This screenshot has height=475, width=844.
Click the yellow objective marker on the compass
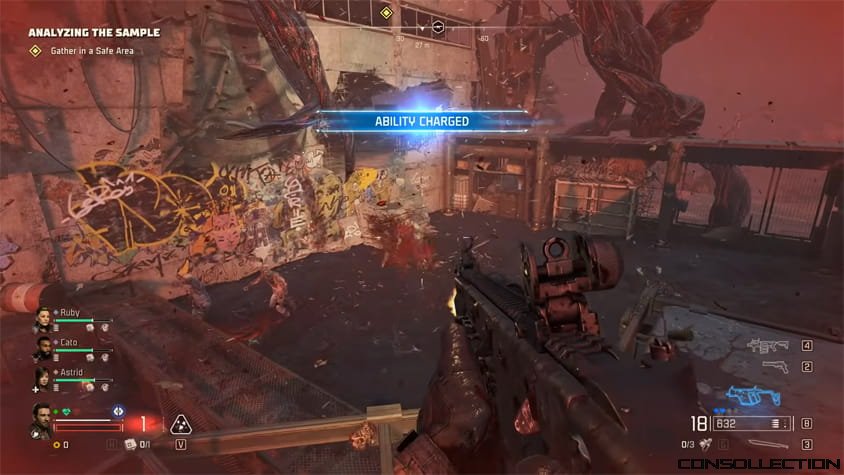pyautogui.click(x=386, y=13)
